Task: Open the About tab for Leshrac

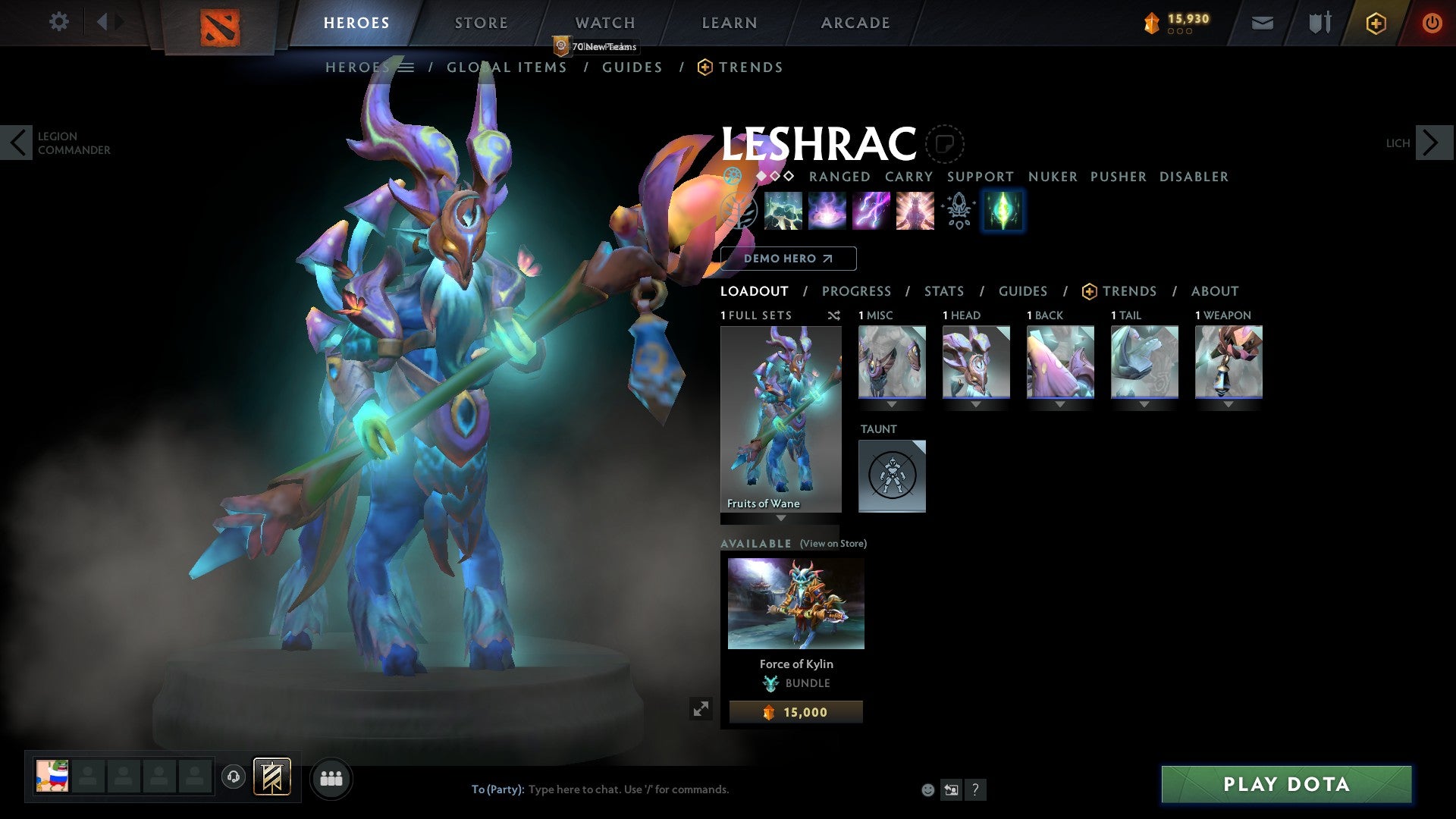Action: point(1214,291)
